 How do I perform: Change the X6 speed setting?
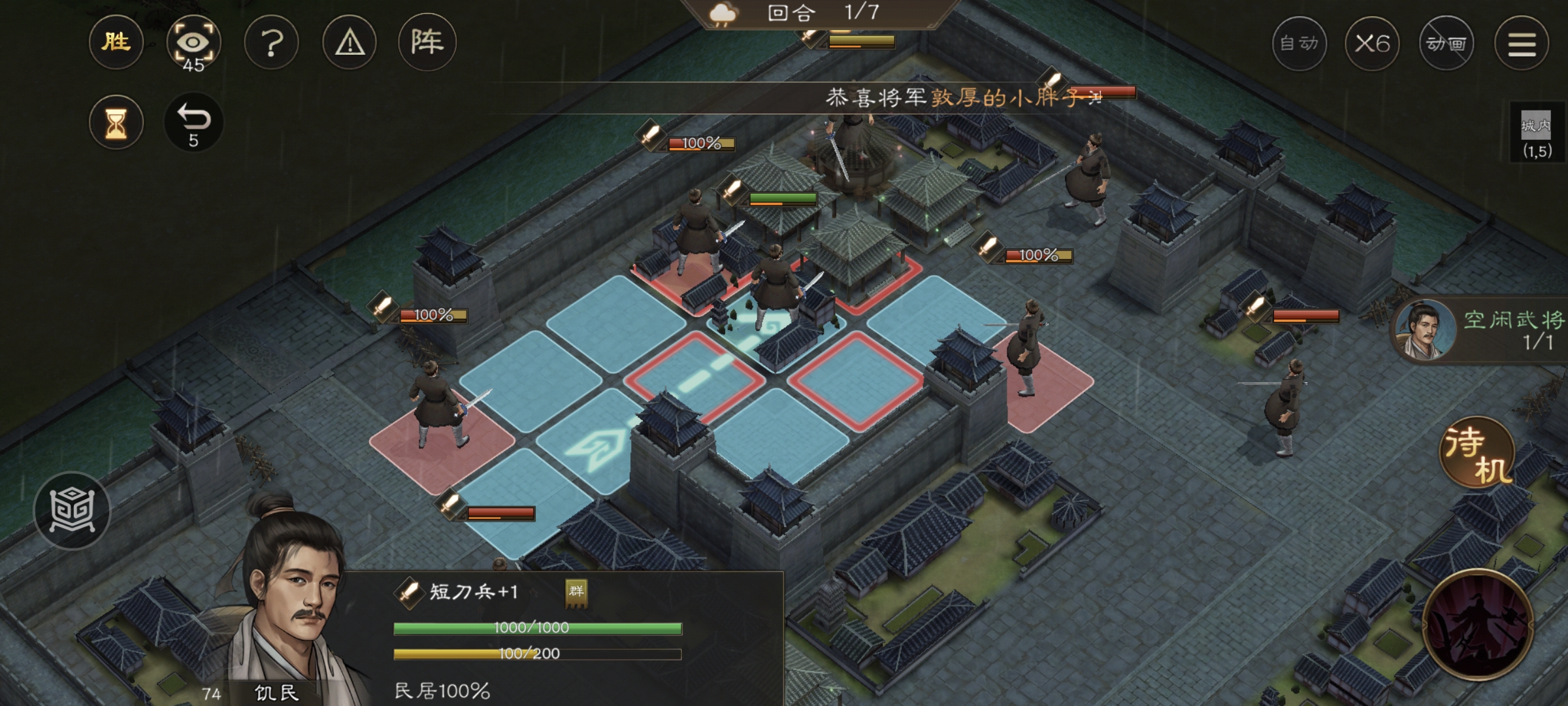(1372, 44)
